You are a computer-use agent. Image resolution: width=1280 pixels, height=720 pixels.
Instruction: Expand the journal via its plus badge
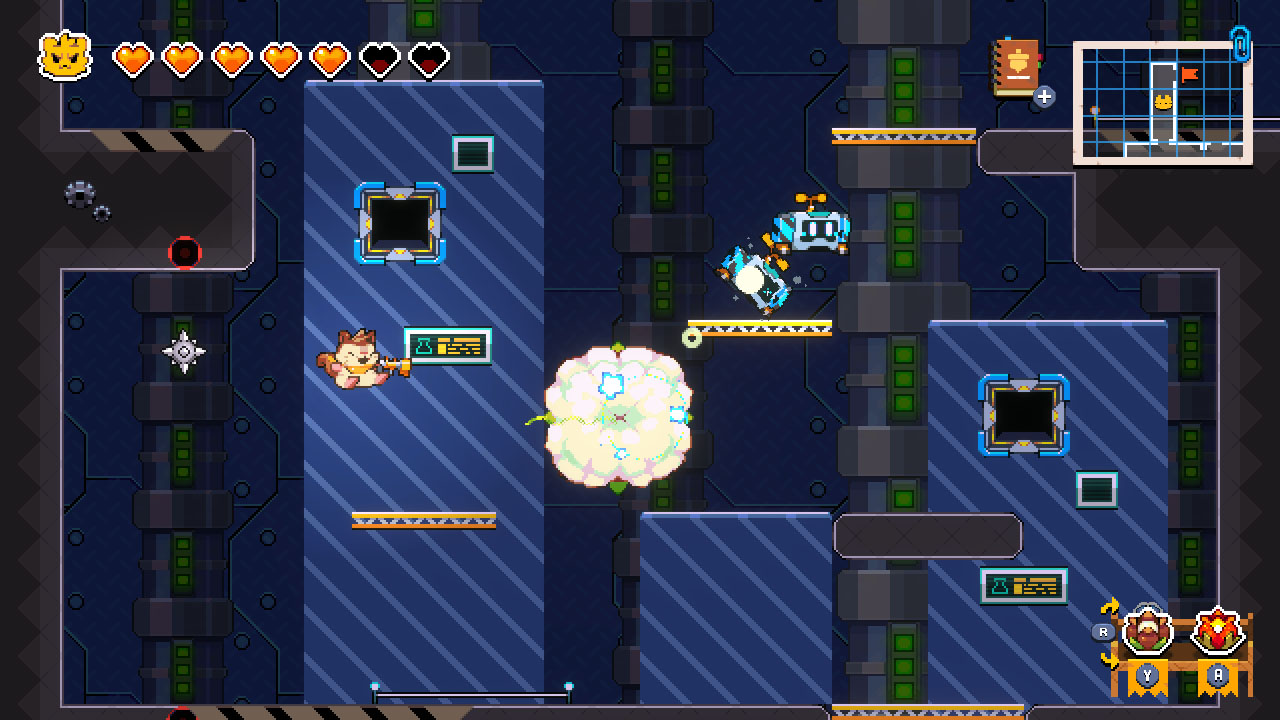coord(1043,96)
